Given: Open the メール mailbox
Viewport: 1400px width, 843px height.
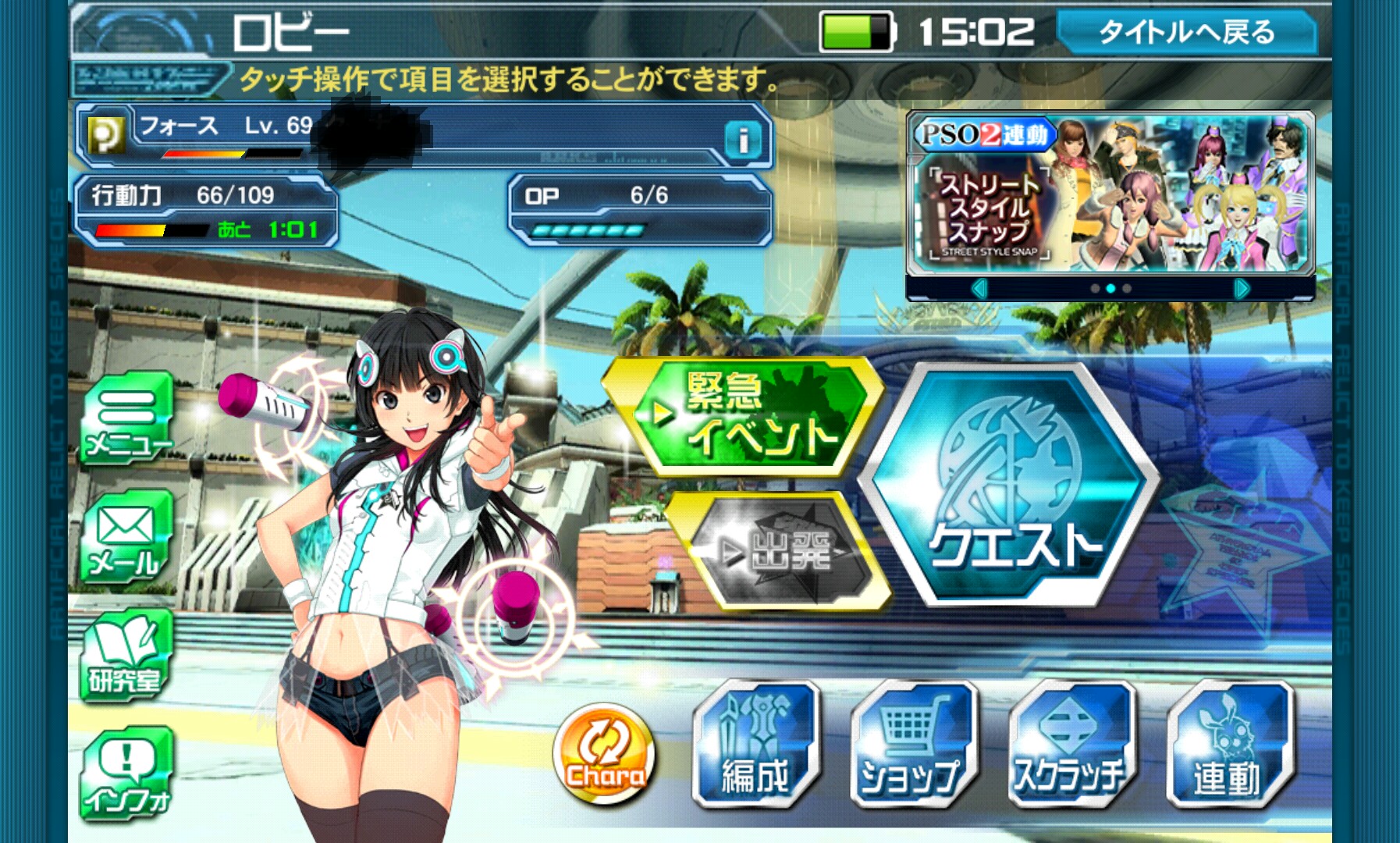Looking at the screenshot, I should tap(126, 539).
